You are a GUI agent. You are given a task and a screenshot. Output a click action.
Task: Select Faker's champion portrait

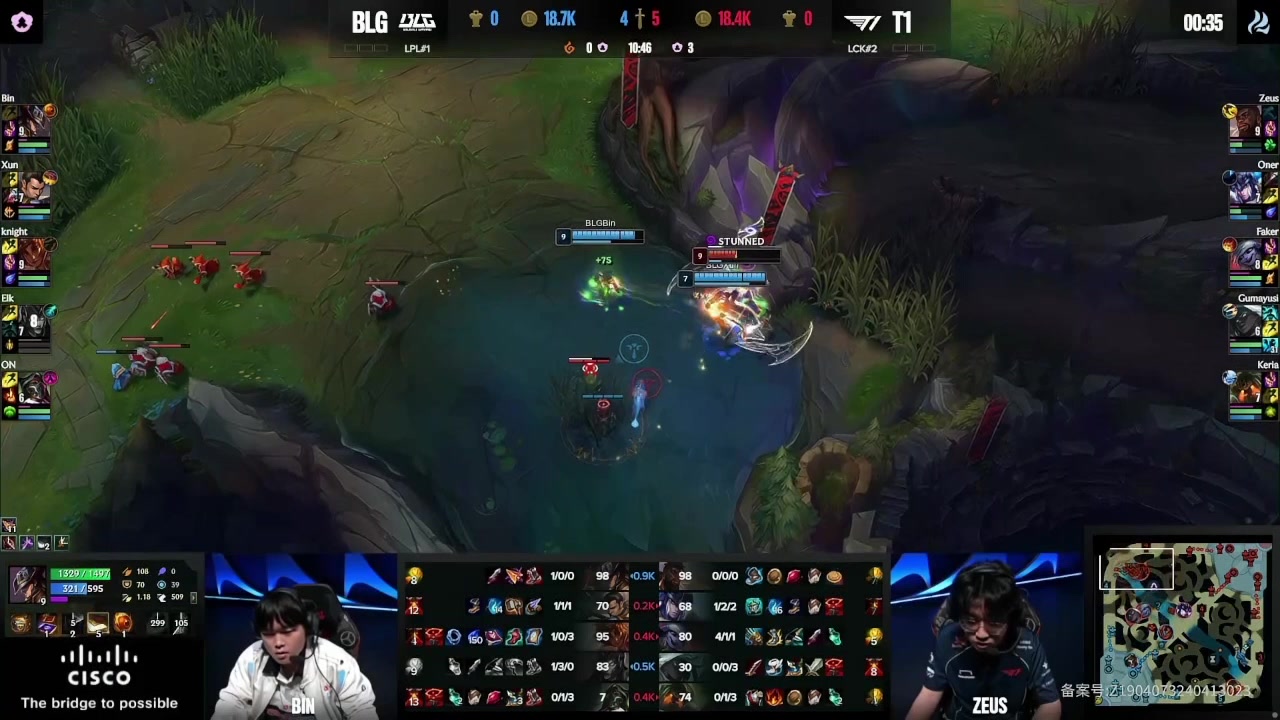[x=1245, y=255]
